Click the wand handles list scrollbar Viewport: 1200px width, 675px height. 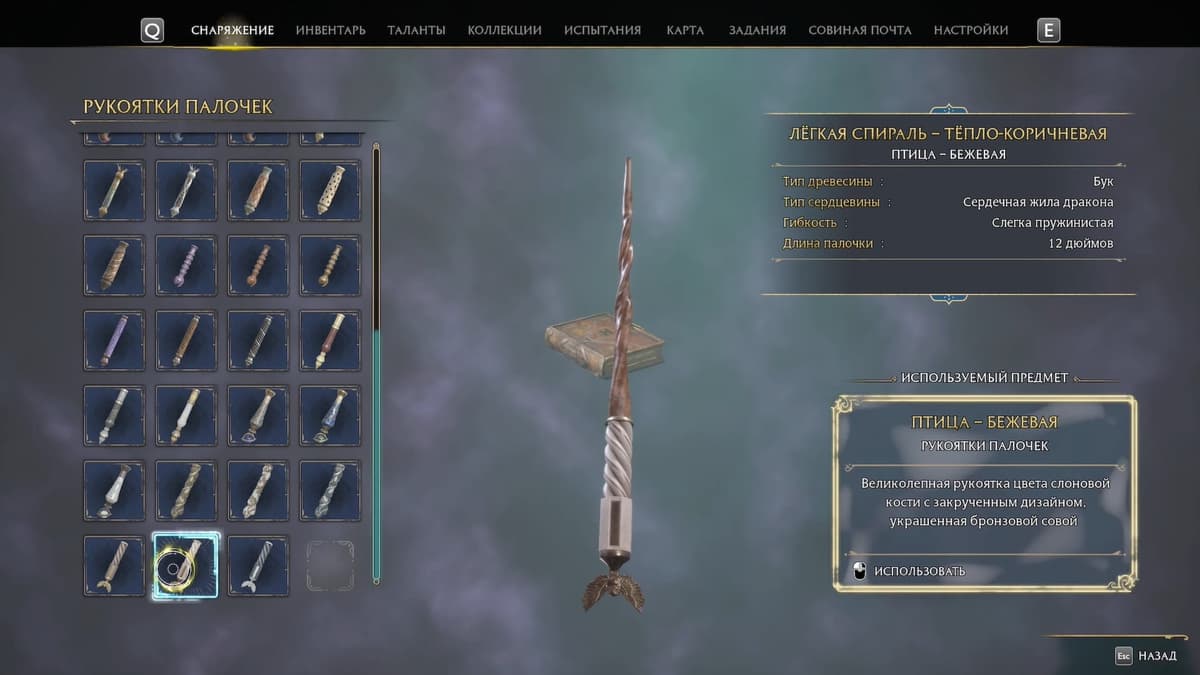[376, 360]
